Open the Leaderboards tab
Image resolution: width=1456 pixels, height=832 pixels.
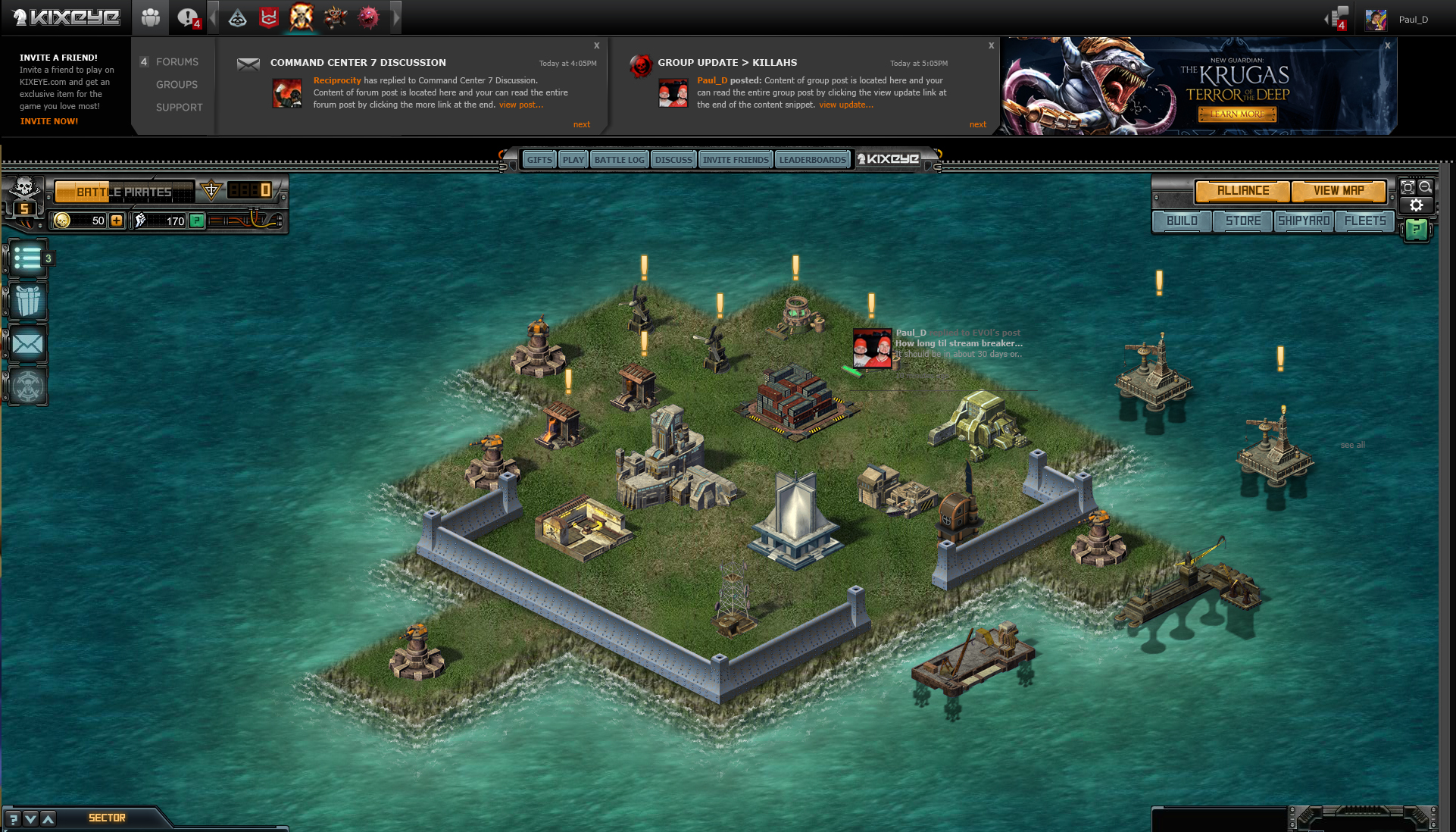point(812,160)
